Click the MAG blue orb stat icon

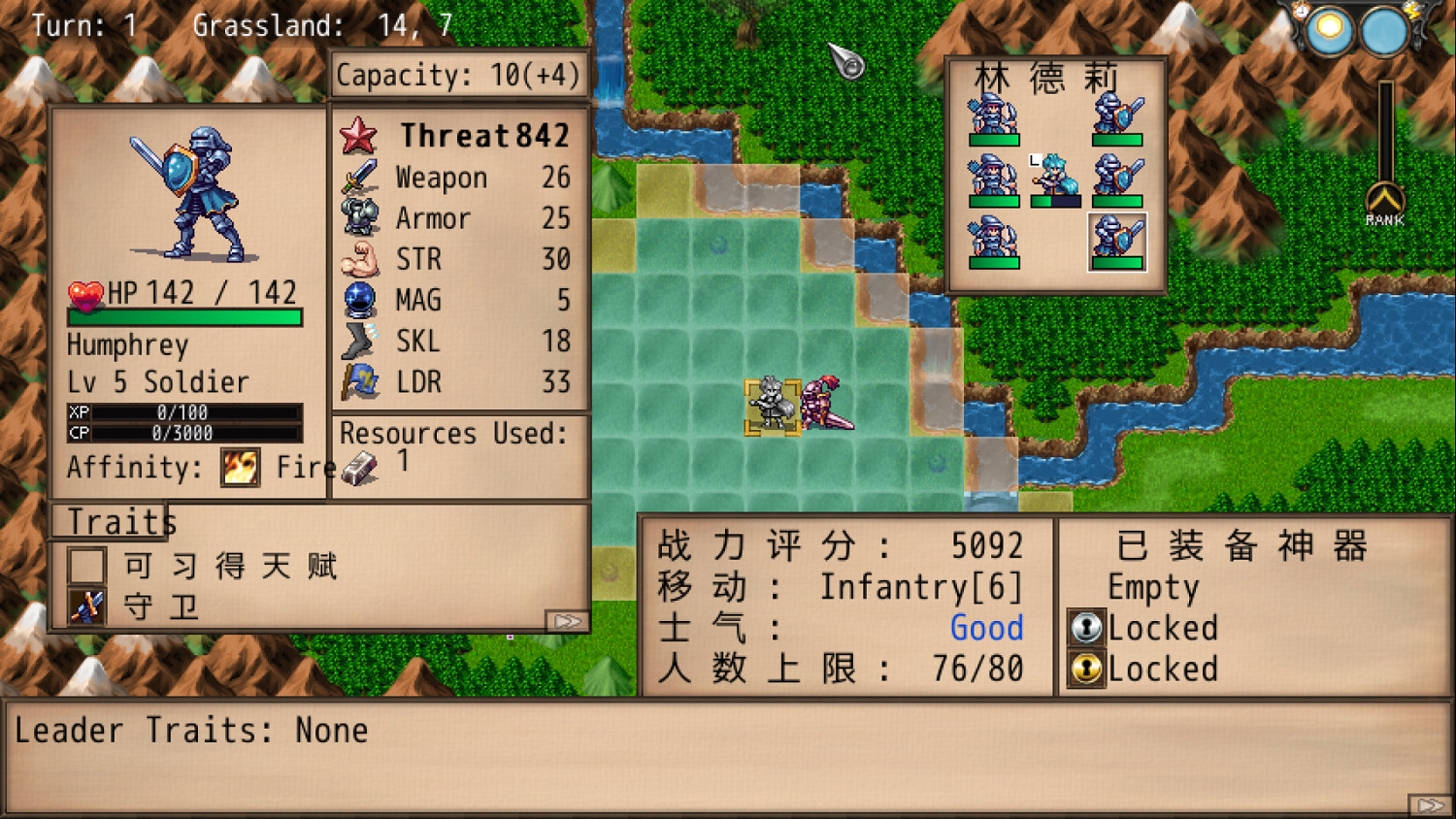pos(357,300)
